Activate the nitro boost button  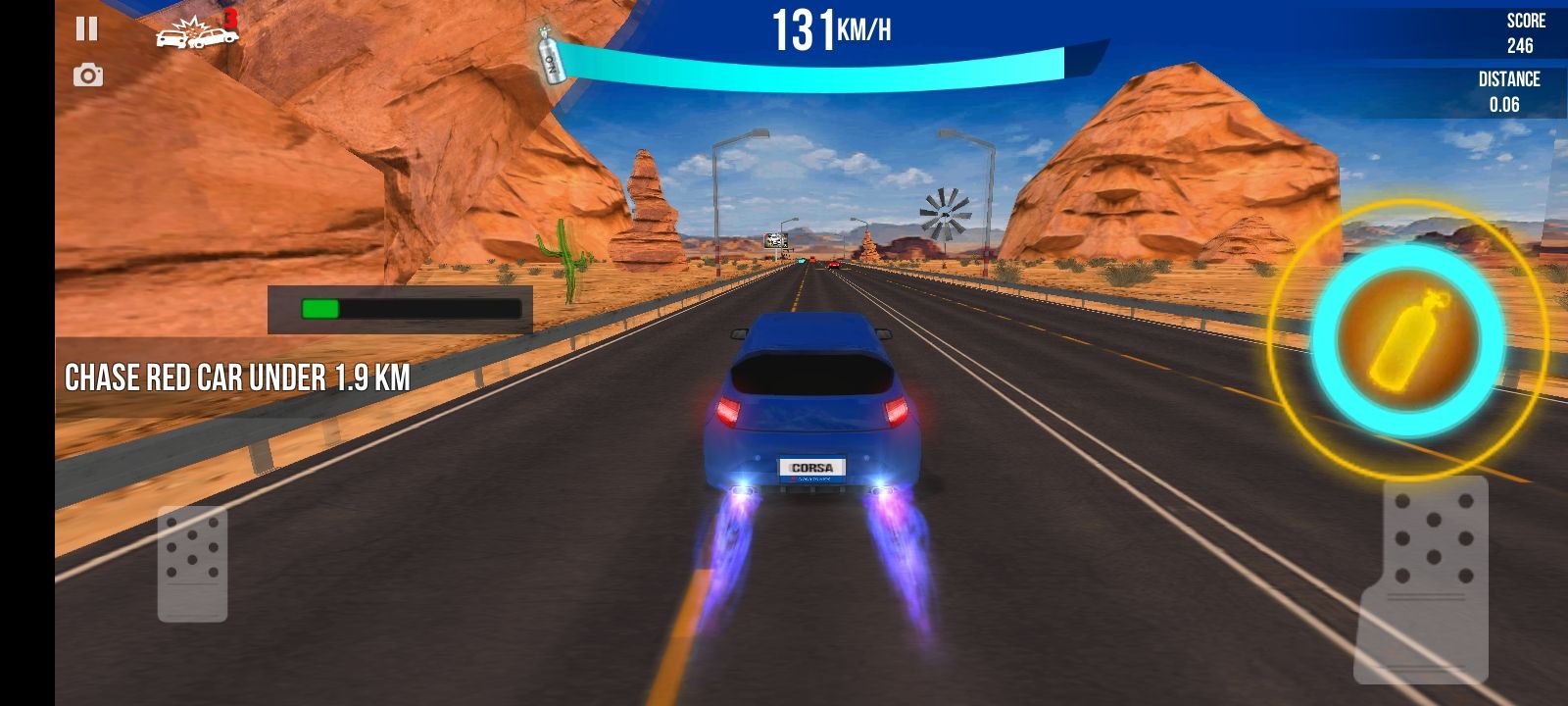point(1407,339)
